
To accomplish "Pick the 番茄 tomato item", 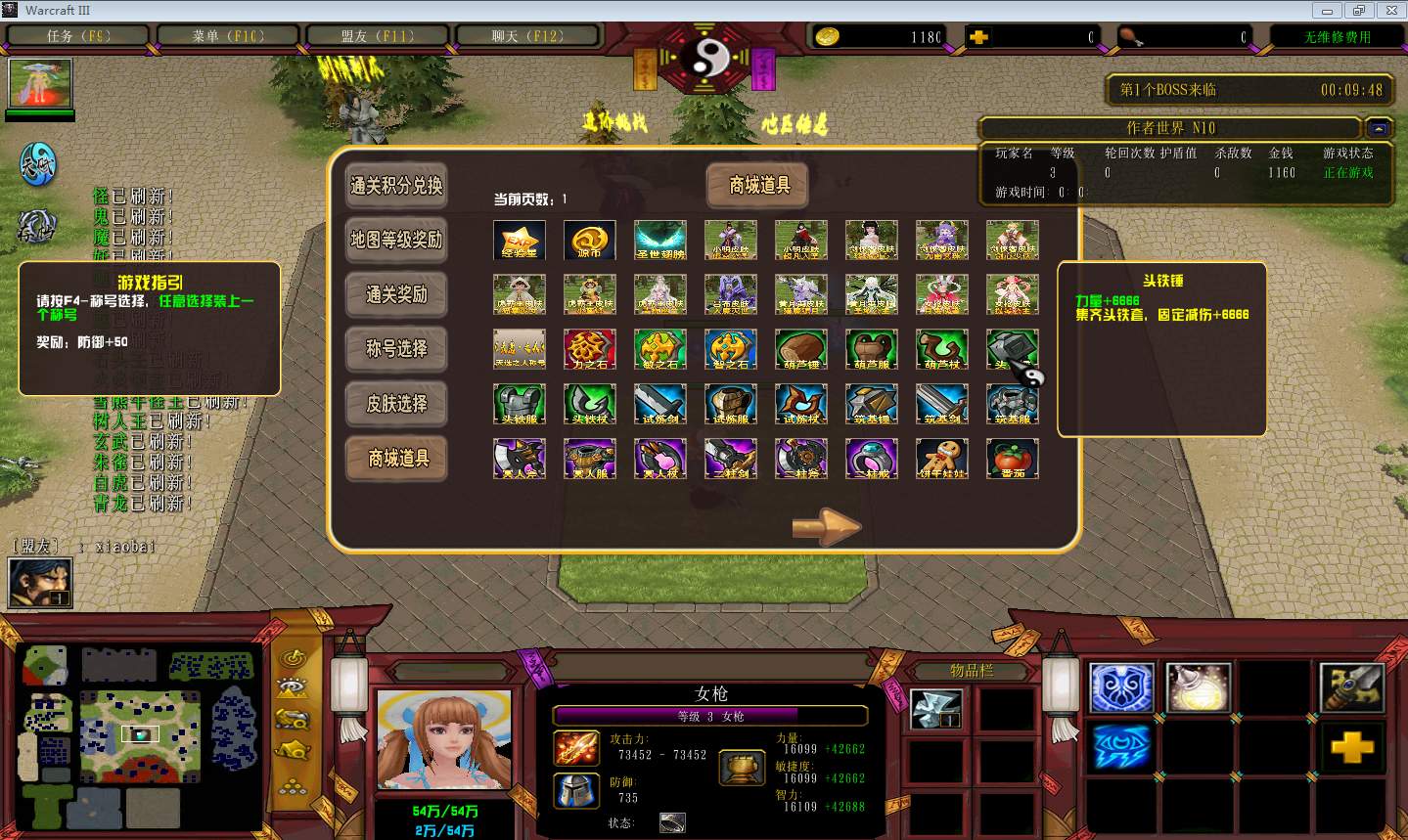I will coord(1013,459).
